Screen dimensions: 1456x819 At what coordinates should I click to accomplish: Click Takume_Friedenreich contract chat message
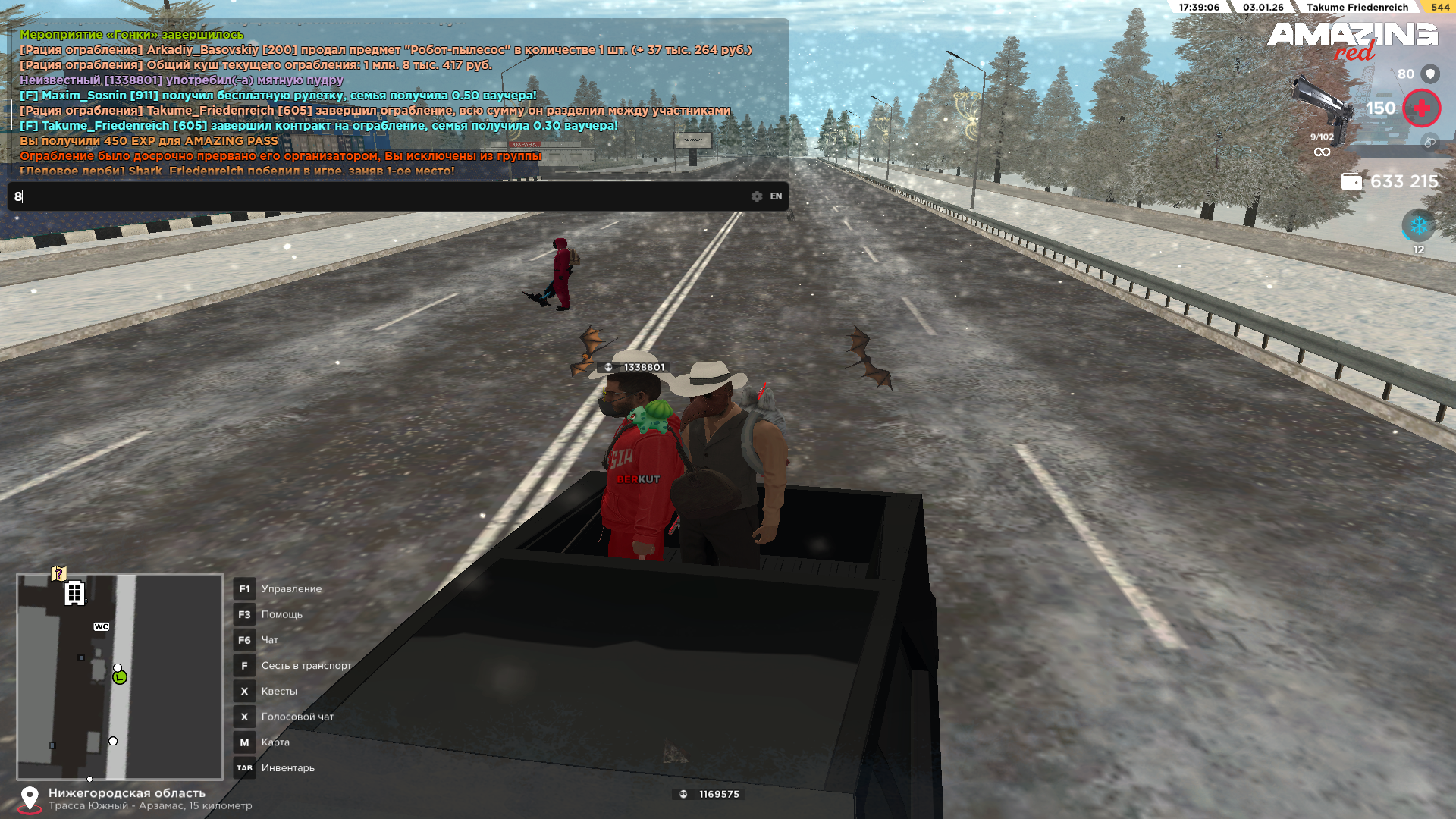pyautogui.click(x=318, y=126)
